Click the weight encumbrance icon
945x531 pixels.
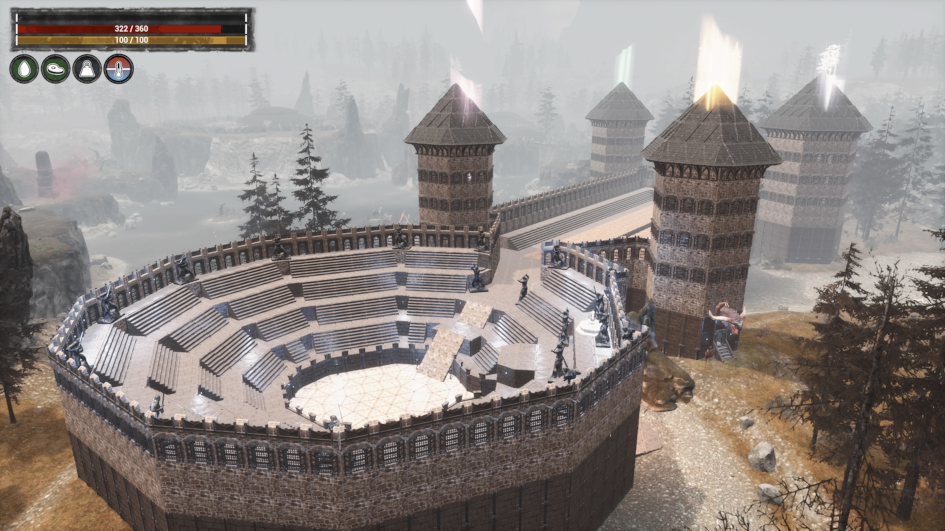pyautogui.click(x=87, y=68)
